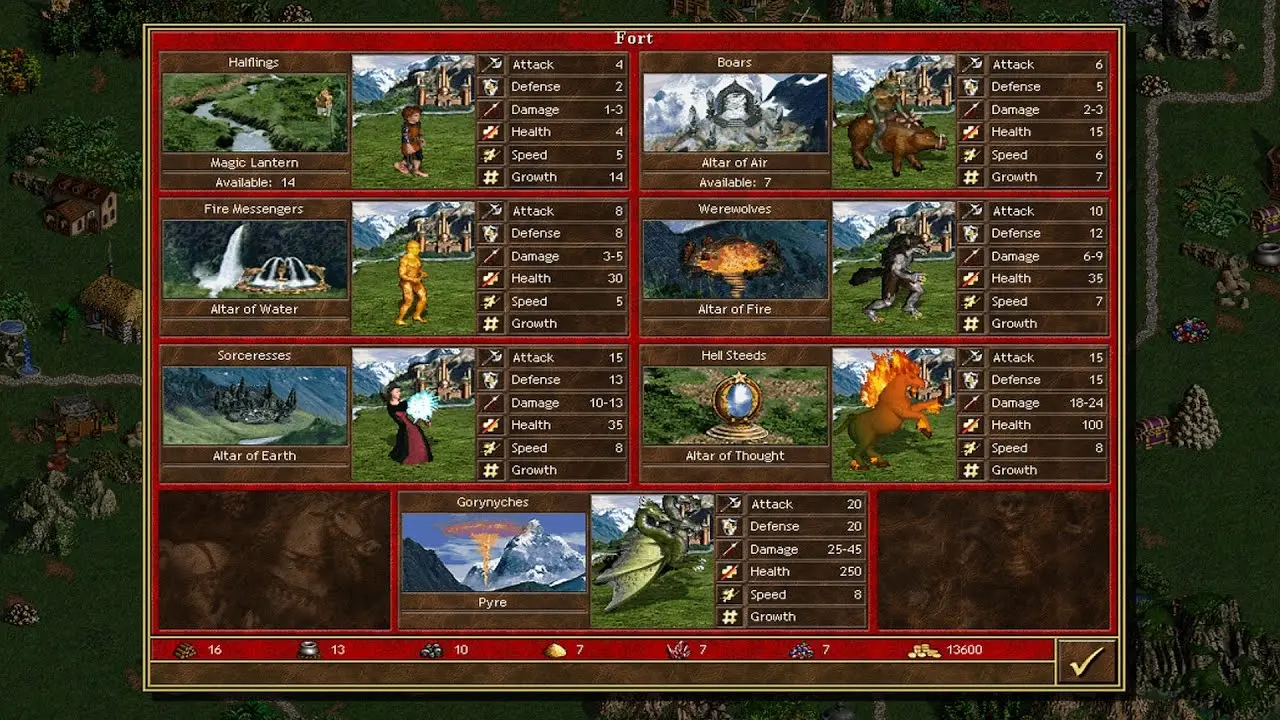Open the Pyre dwelling picture
The width and height of the screenshot is (1280, 720).
pyautogui.click(x=493, y=552)
